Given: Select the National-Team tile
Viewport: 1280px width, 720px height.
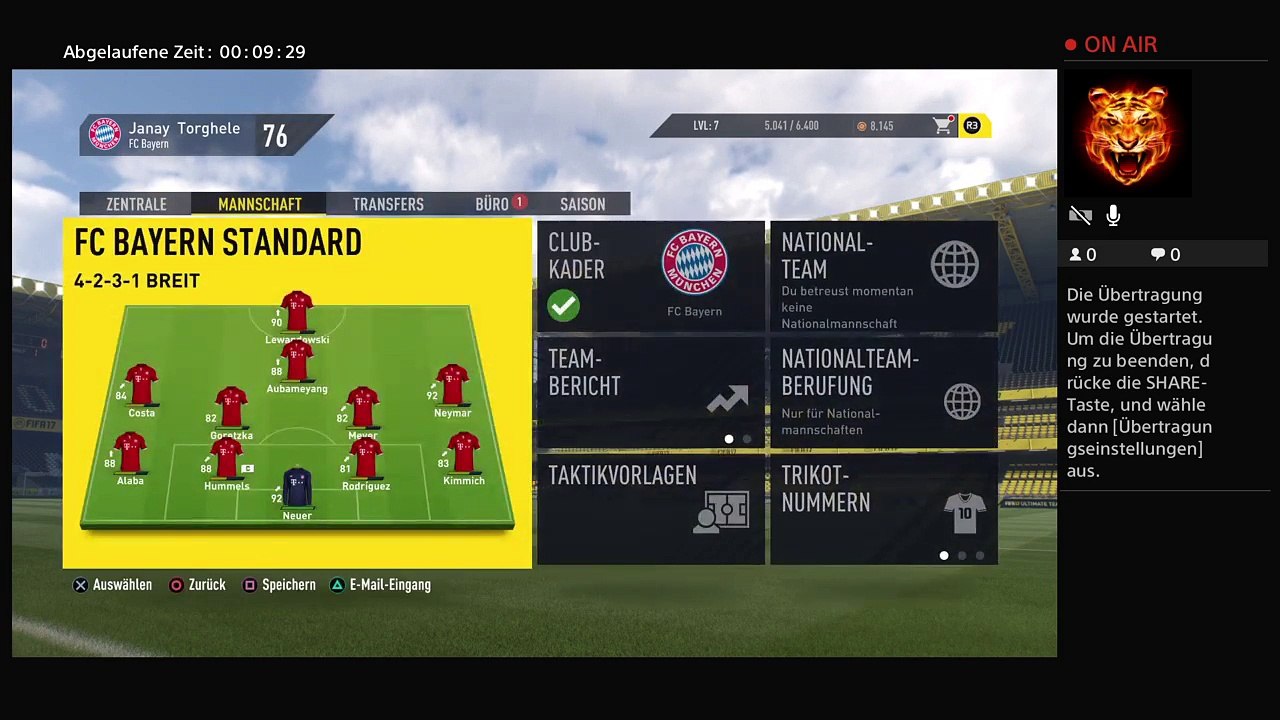Looking at the screenshot, I should [x=884, y=277].
